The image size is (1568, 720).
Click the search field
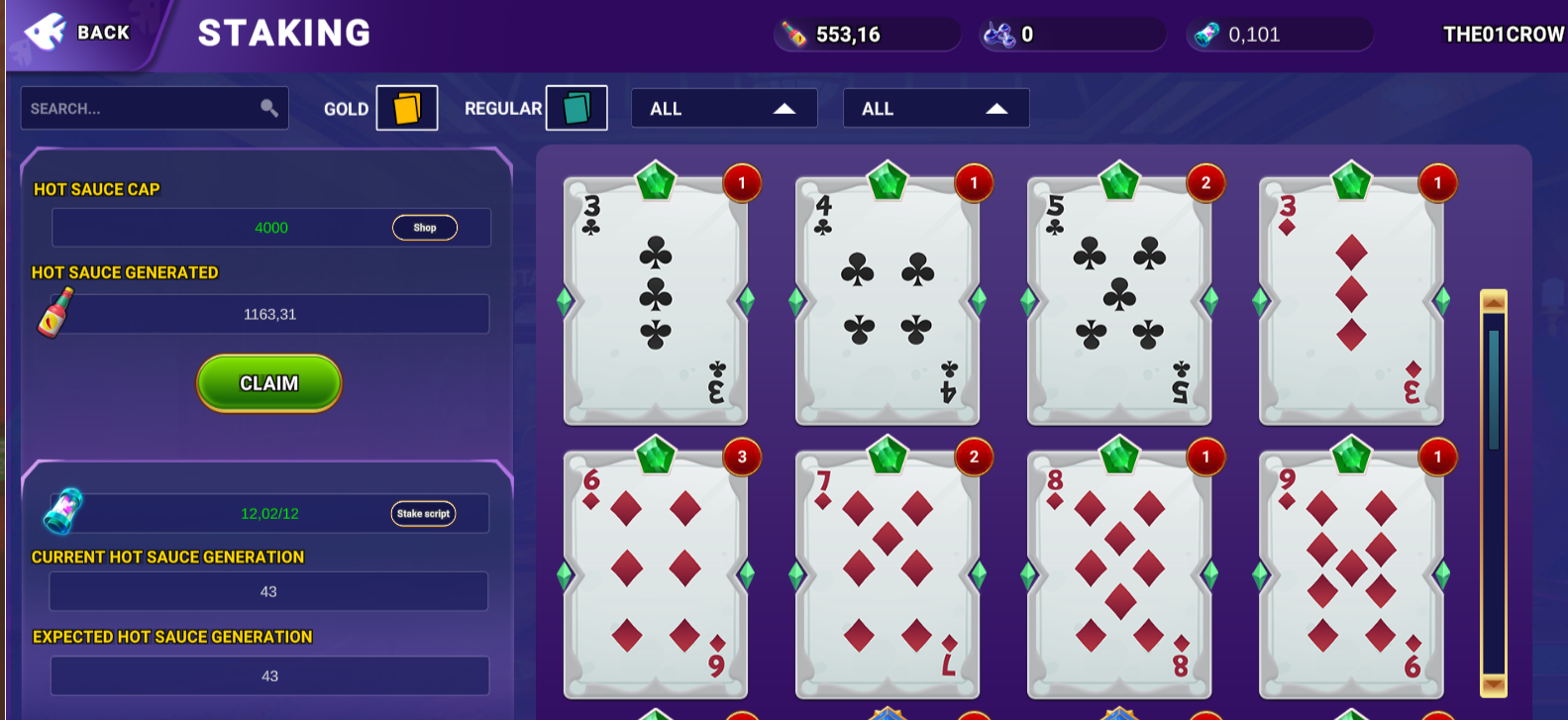(x=144, y=109)
